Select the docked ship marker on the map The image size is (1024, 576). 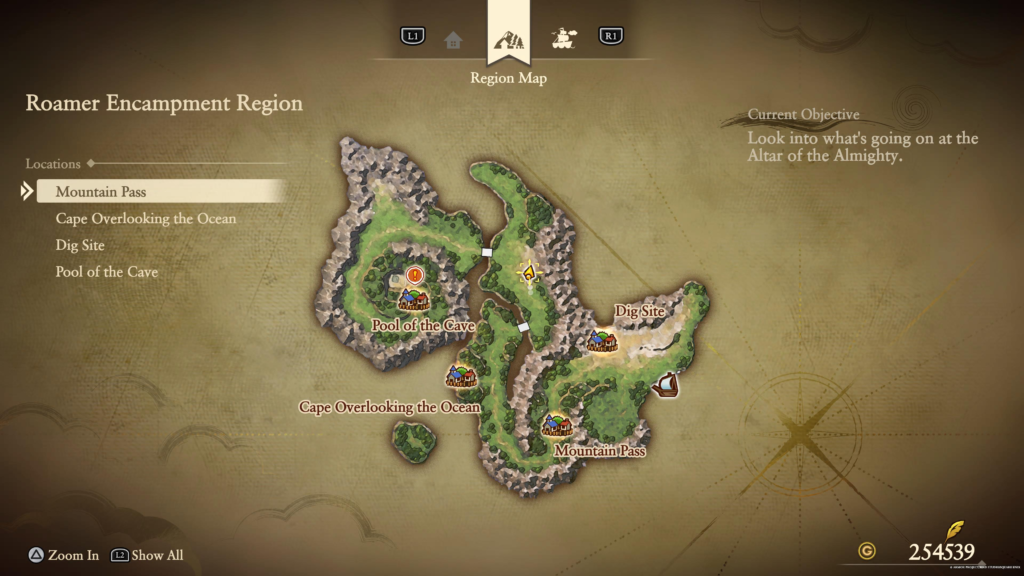[665, 384]
